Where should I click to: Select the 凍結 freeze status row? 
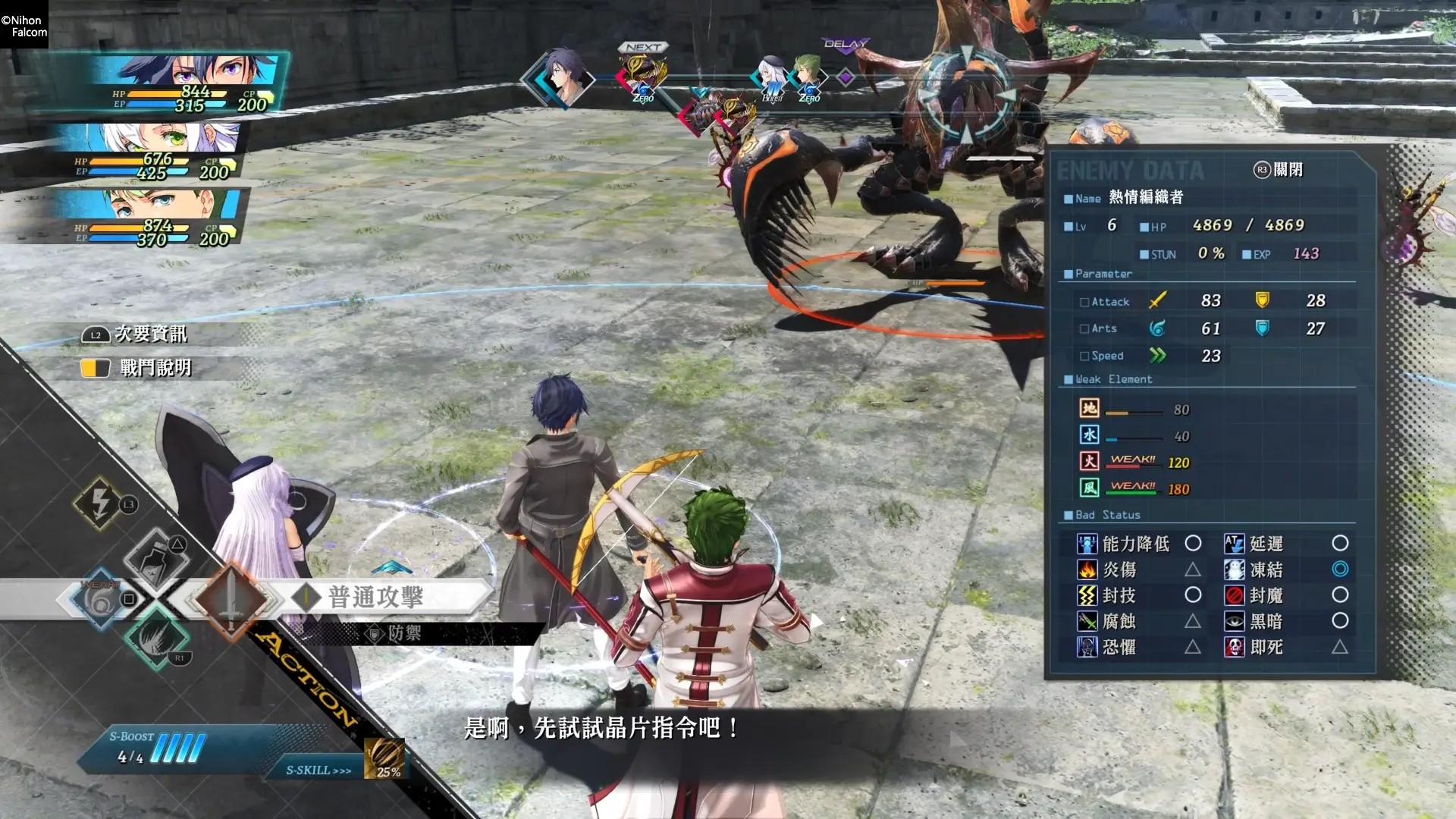coord(1286,570)
